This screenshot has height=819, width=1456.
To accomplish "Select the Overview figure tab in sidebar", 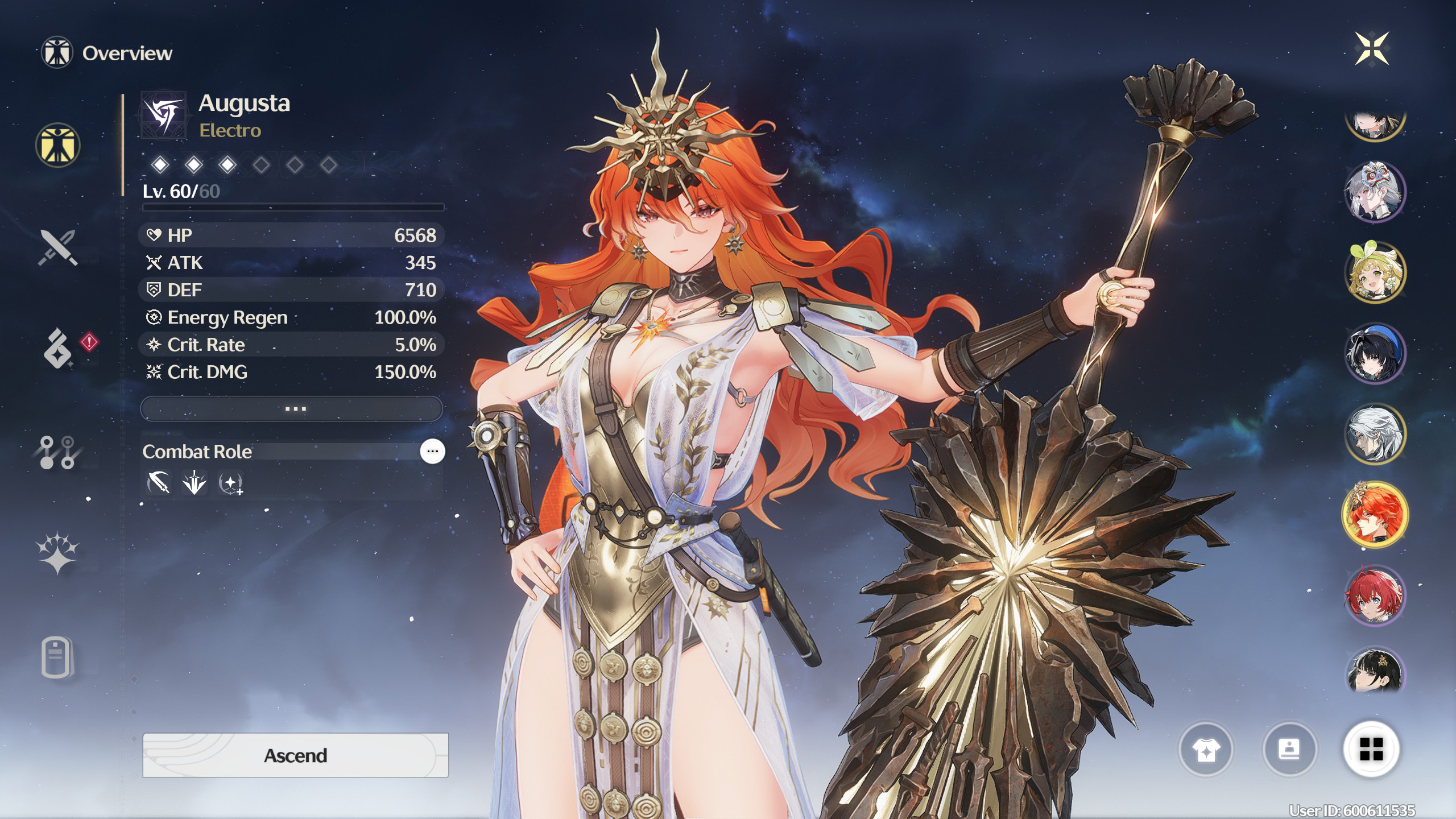I will (57, 145).
